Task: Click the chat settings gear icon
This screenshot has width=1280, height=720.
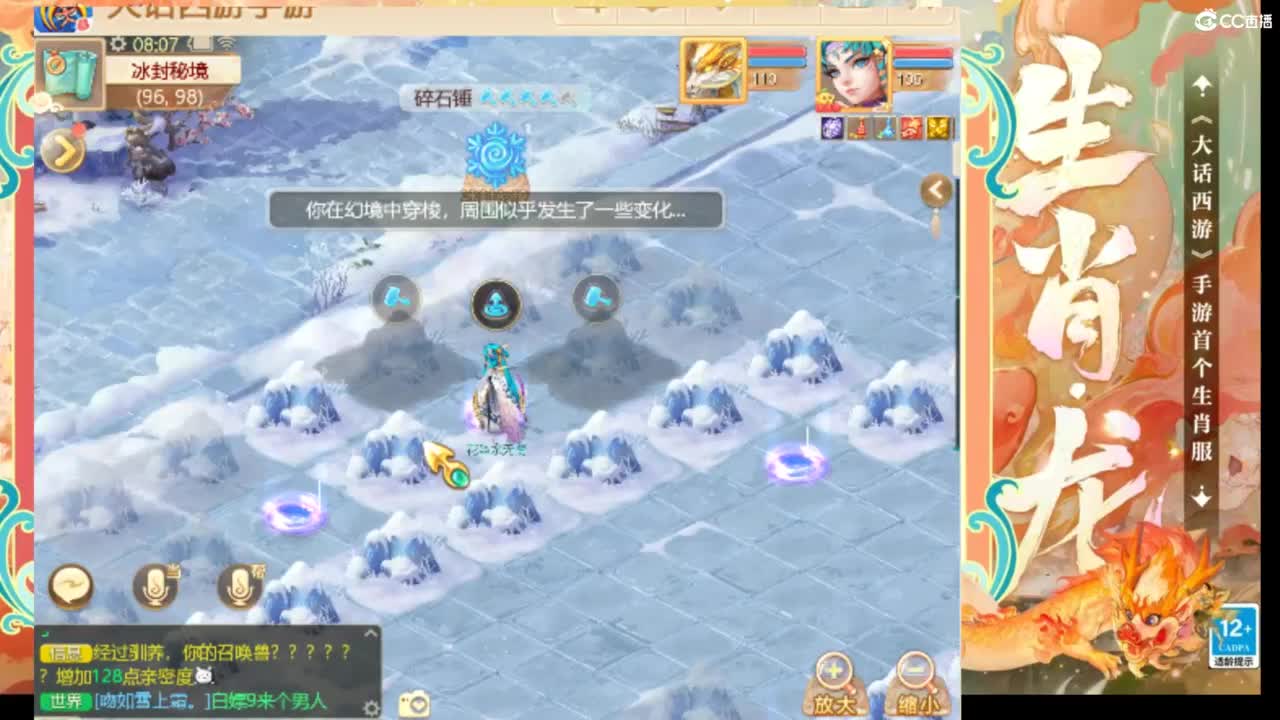Action: click(371, 707)
